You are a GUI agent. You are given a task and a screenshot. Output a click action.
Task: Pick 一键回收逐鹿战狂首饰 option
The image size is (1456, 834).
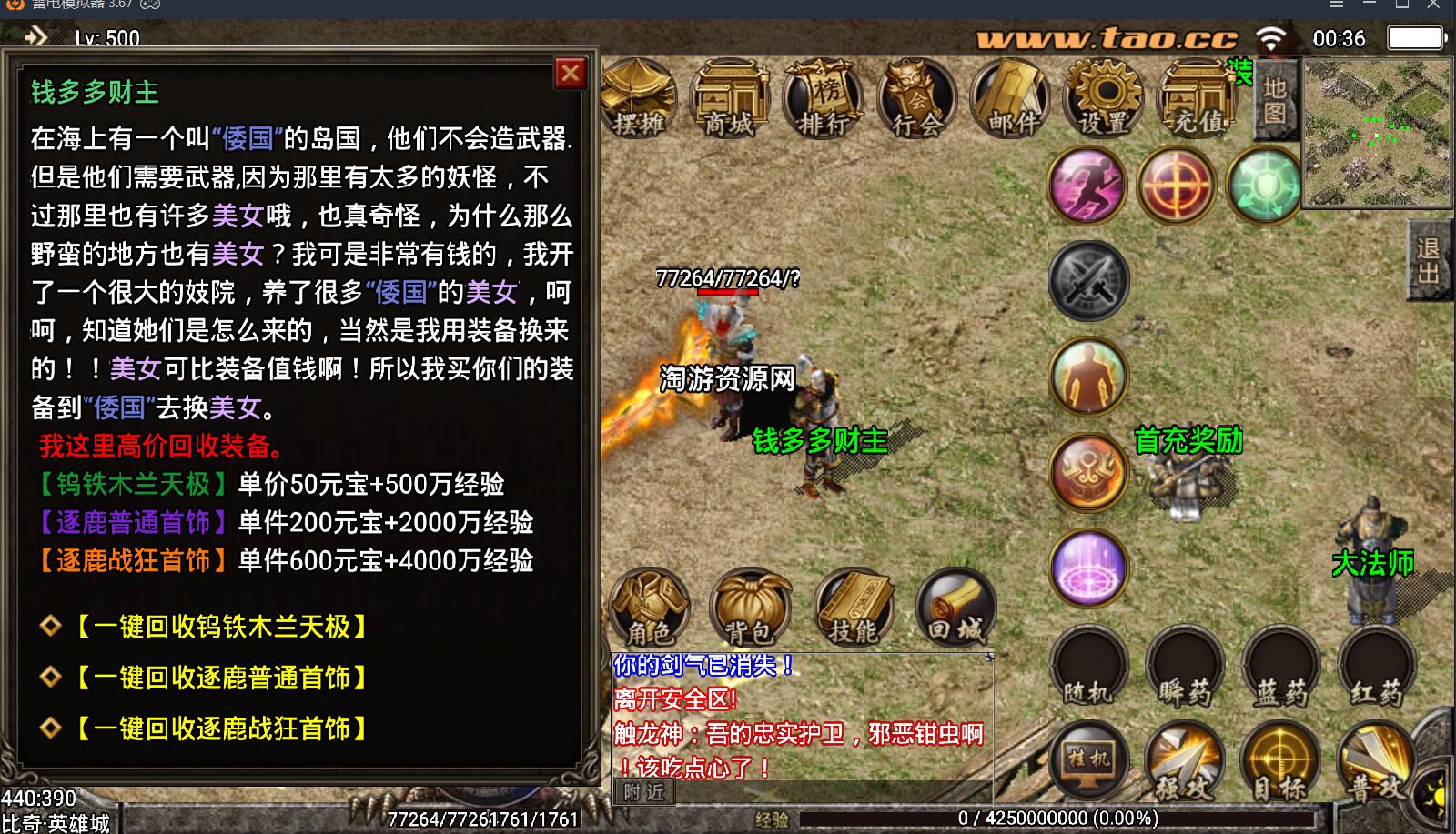pos(222,728)
